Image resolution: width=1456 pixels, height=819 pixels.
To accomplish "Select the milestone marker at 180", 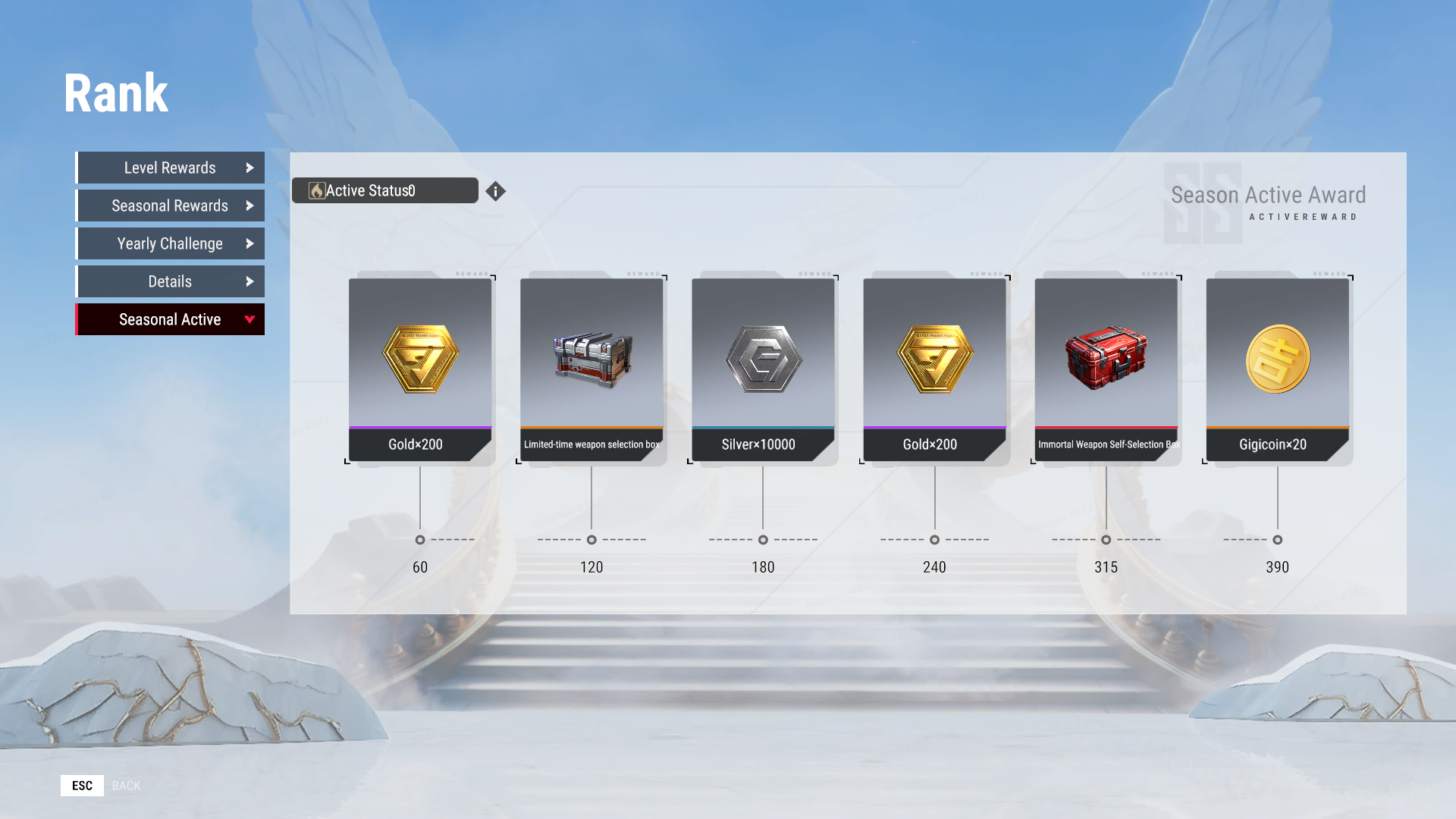I will click(763, 540).
